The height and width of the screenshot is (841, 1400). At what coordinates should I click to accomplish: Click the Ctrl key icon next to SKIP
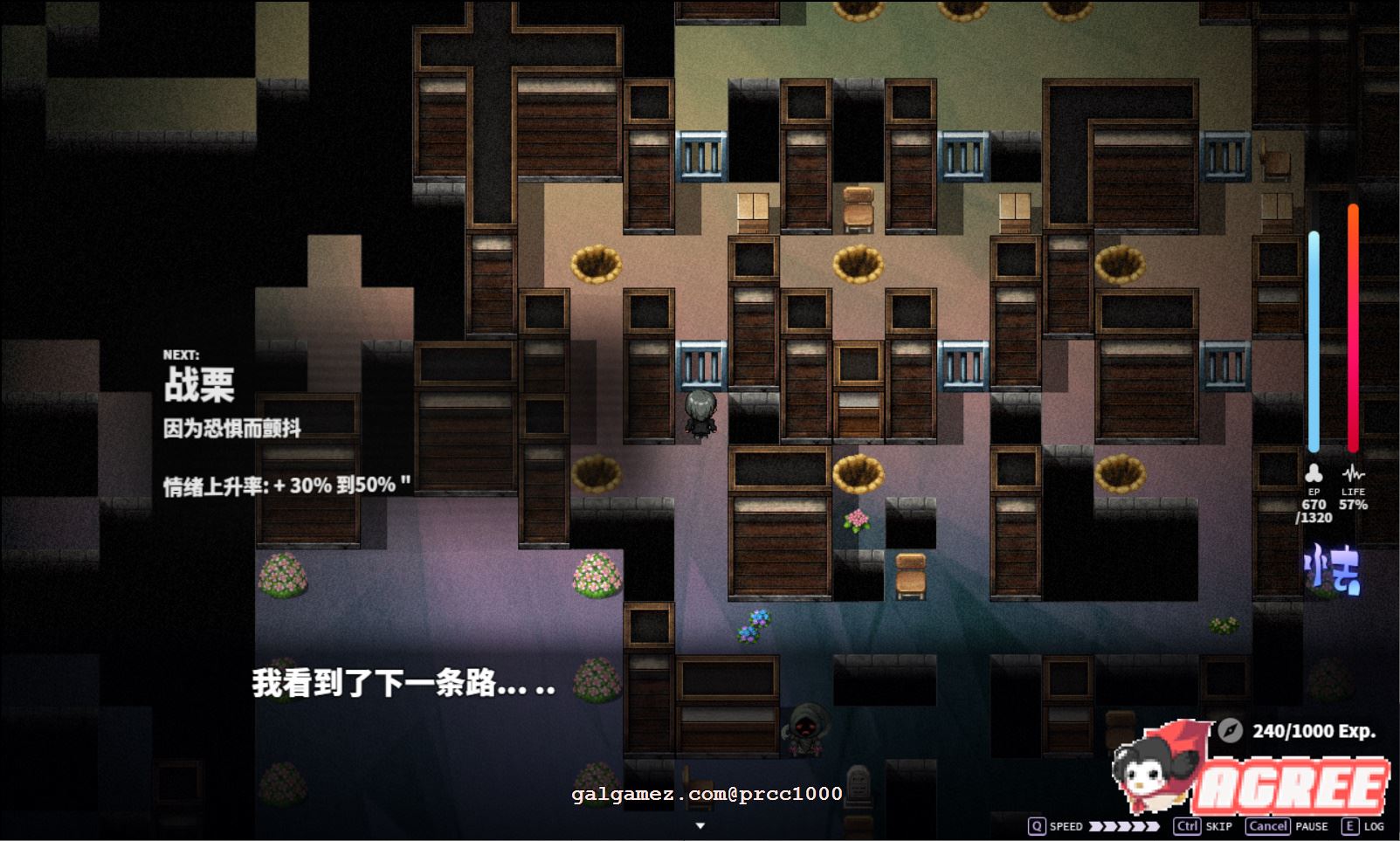1186,825
